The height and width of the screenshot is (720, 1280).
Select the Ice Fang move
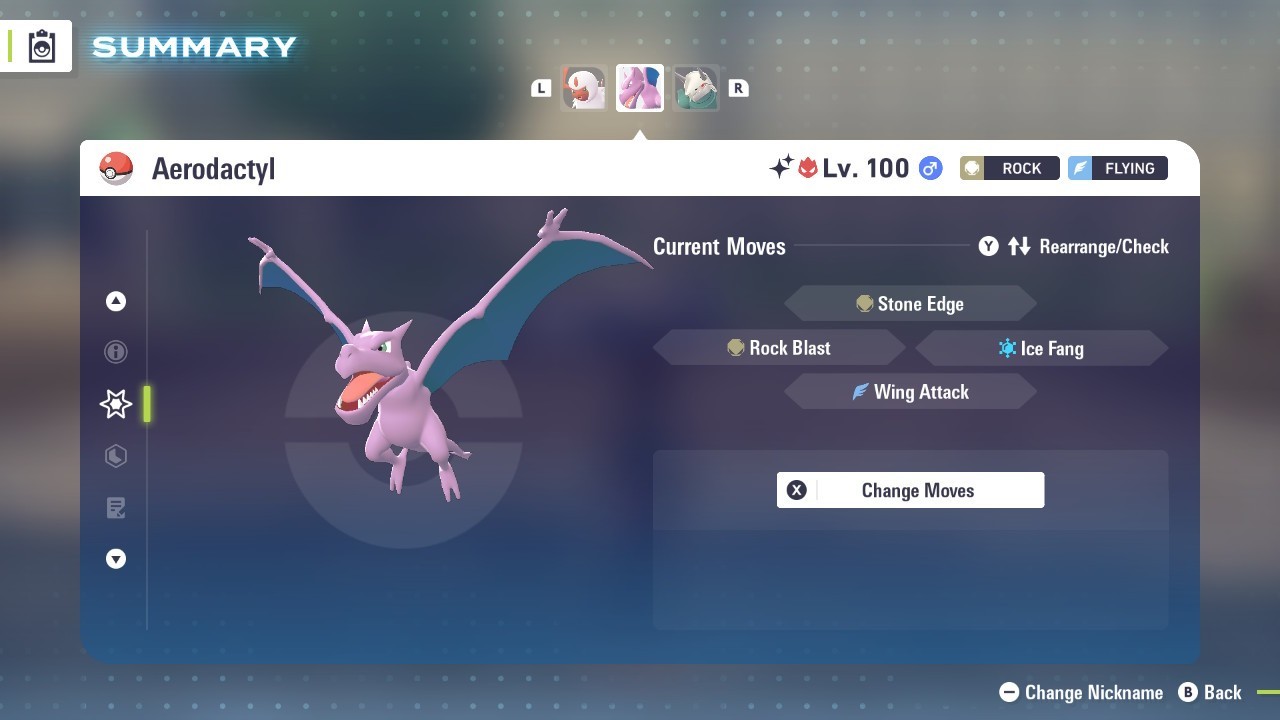(x=1041, y=348)
